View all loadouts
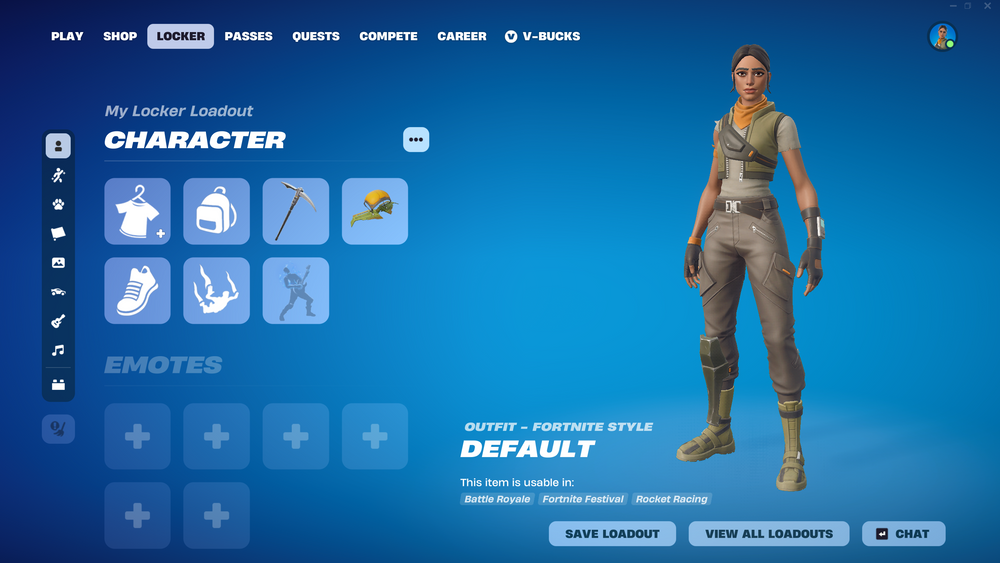The image size is (1000, 563). pyautogui.click(x=769, y=534)
